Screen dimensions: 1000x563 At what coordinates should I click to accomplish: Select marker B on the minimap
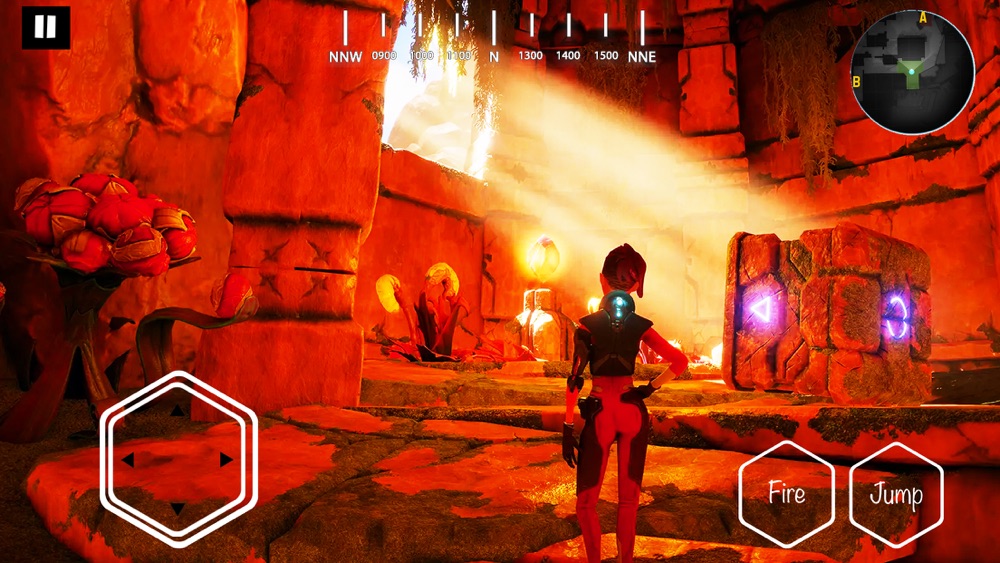[857, 81]
